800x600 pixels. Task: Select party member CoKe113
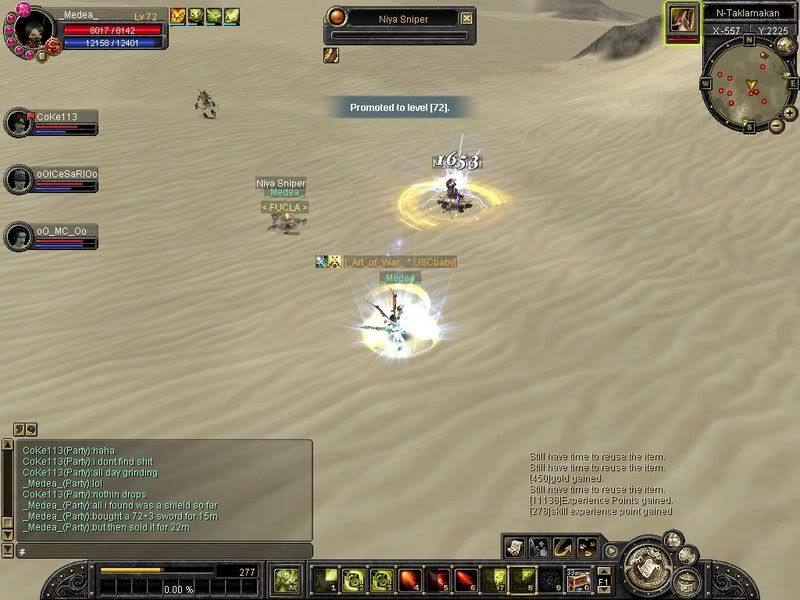coord(20,122)
